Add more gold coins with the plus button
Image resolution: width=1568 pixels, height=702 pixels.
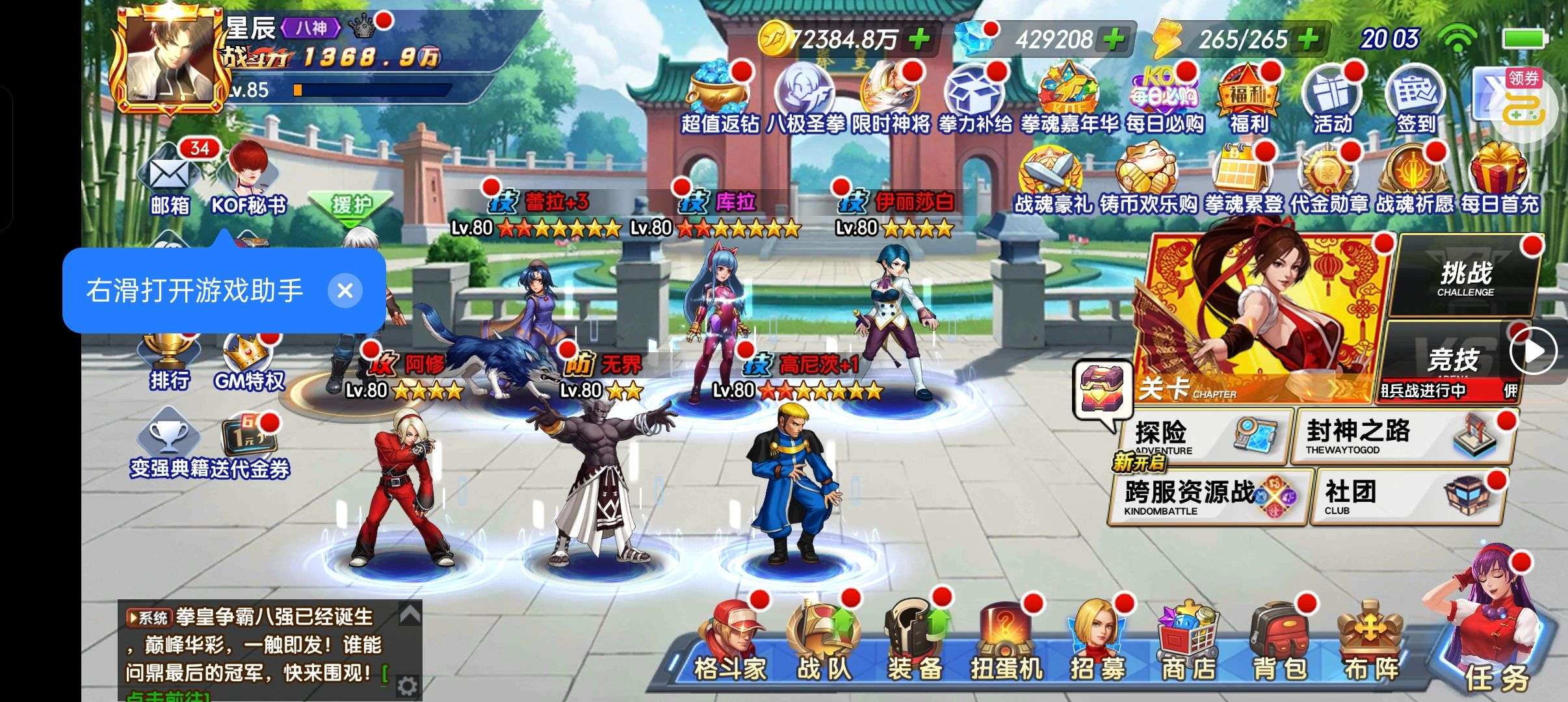pos(919,39)
